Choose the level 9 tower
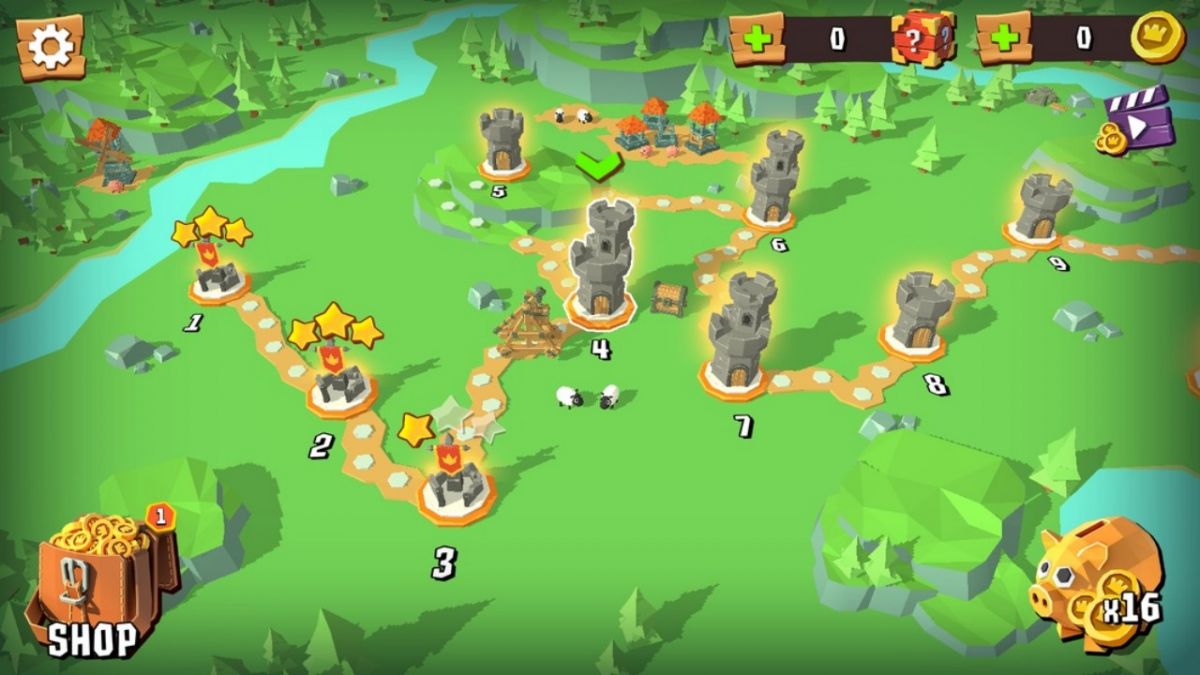 [1042, 210]
